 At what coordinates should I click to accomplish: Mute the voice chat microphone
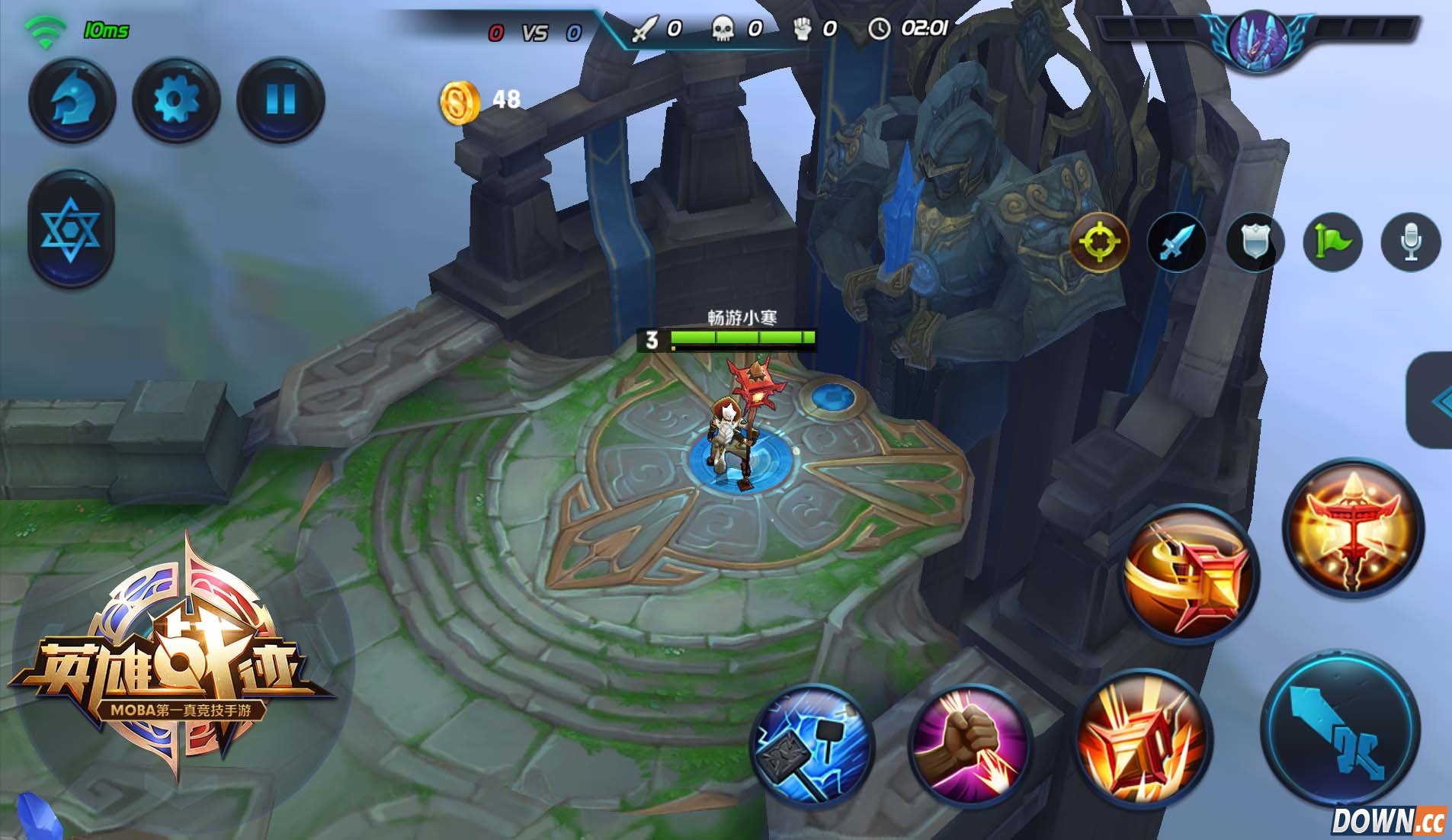pyautogui.click(x=1411, y=242)
